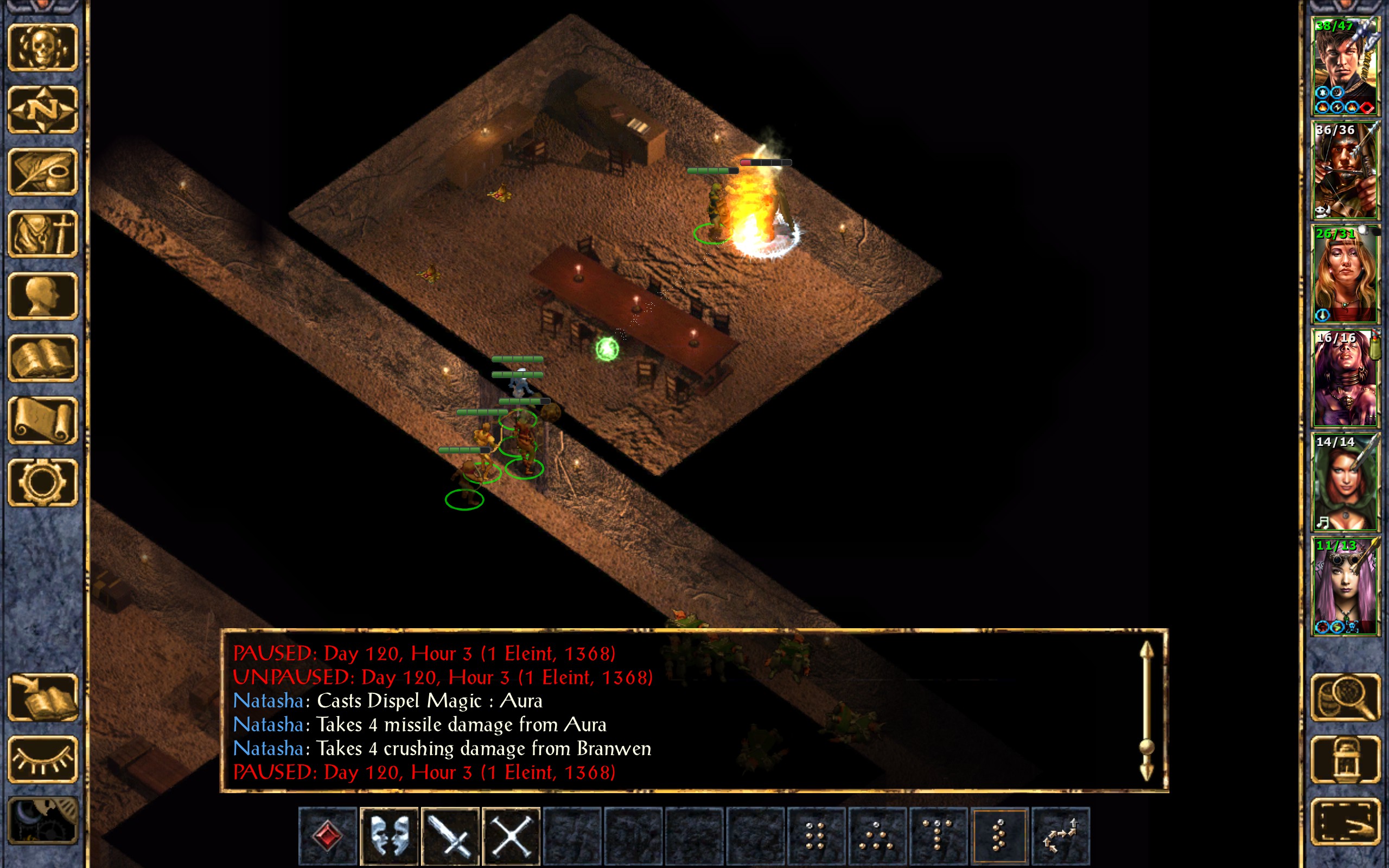Quick save using the book-and-arrow icon
Screen dimensions: 1389x868
tap(42, 698)
